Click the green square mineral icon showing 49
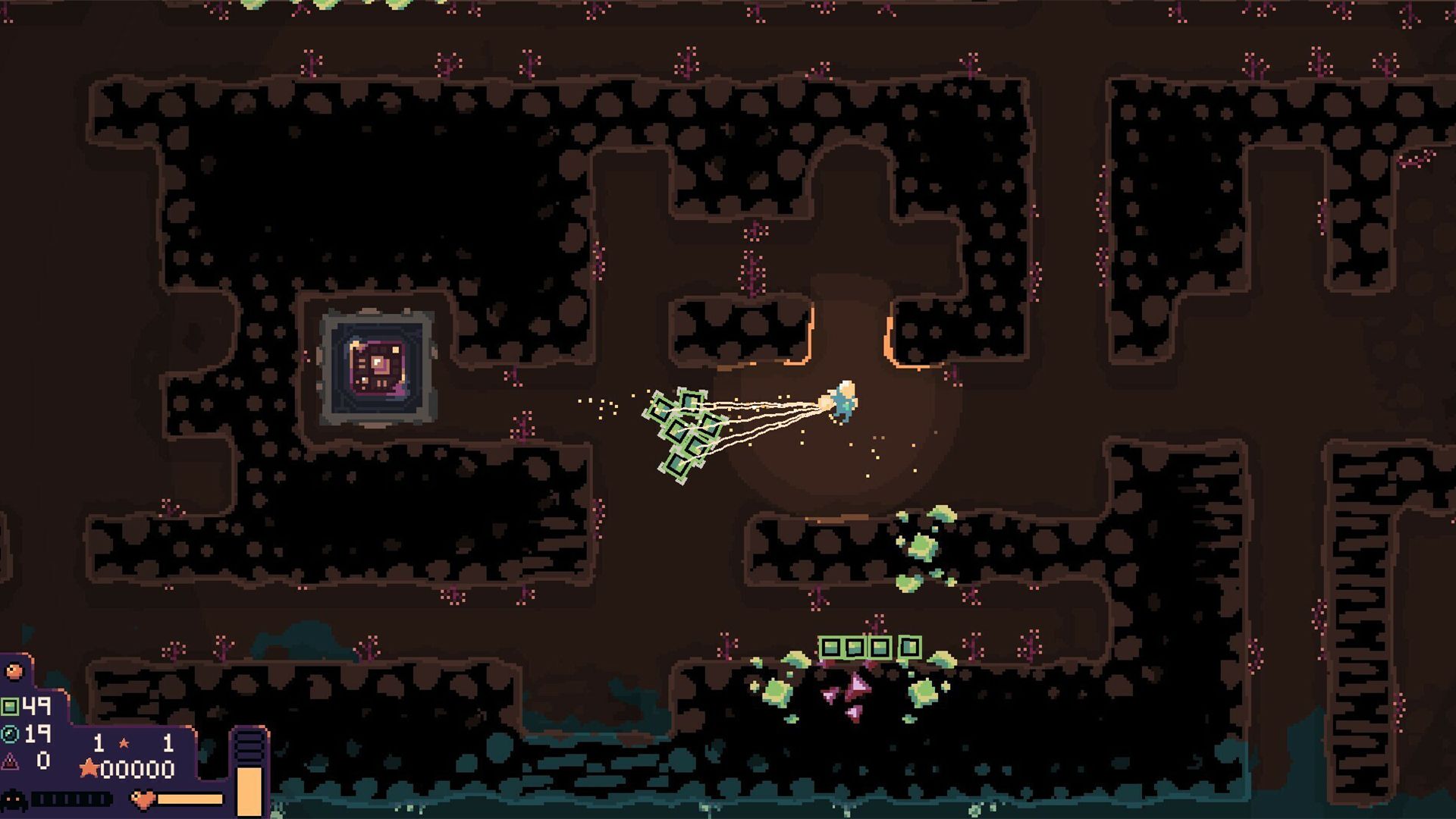Viewport: 1456px width, 819px height. [x=9, y=706]
